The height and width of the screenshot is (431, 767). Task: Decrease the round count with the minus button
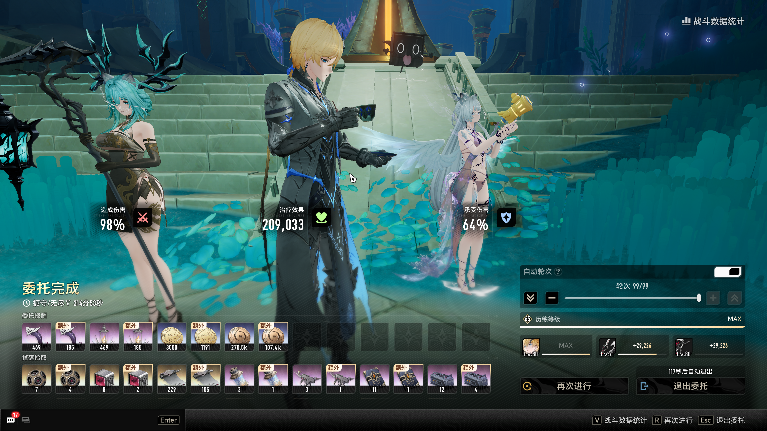point(552,298)
